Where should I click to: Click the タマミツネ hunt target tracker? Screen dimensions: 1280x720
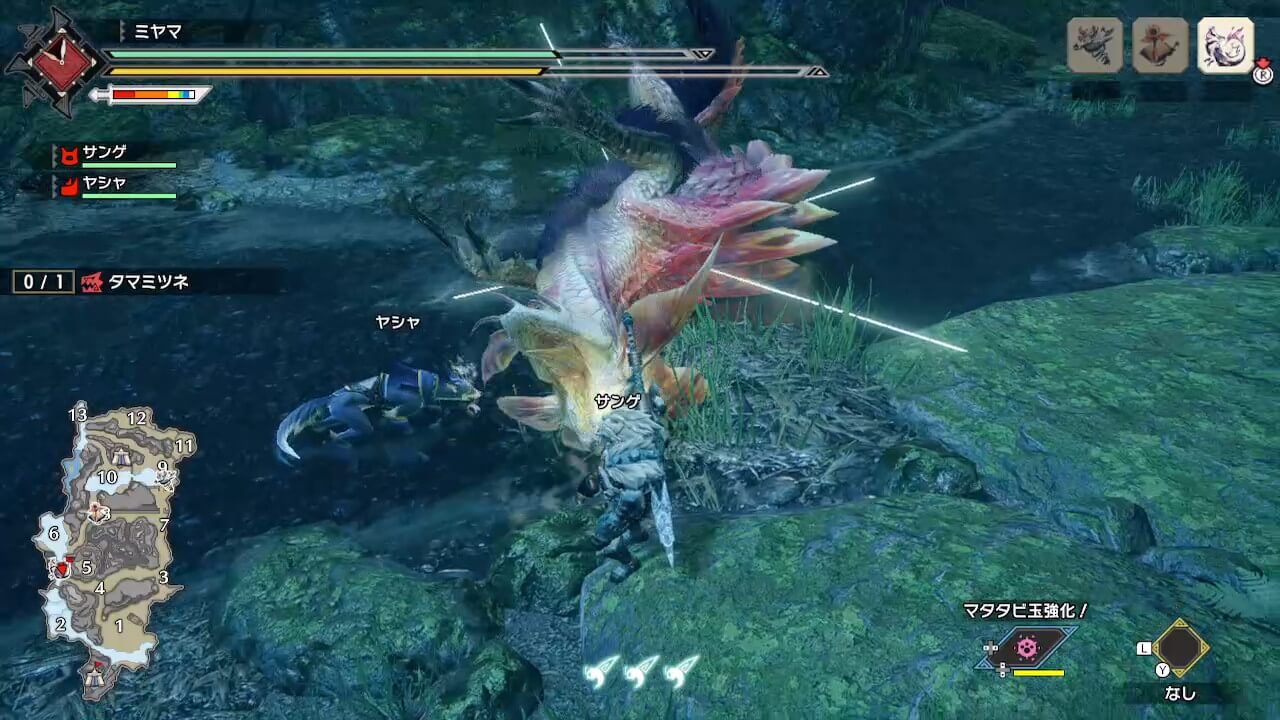(101, 282)
